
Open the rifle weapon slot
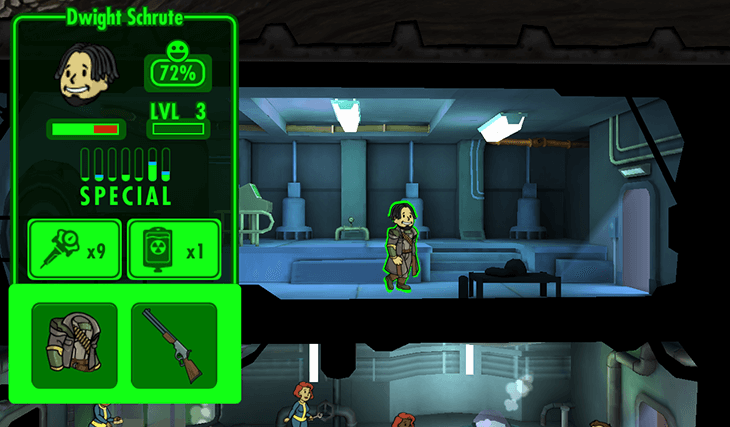point(174,345)
